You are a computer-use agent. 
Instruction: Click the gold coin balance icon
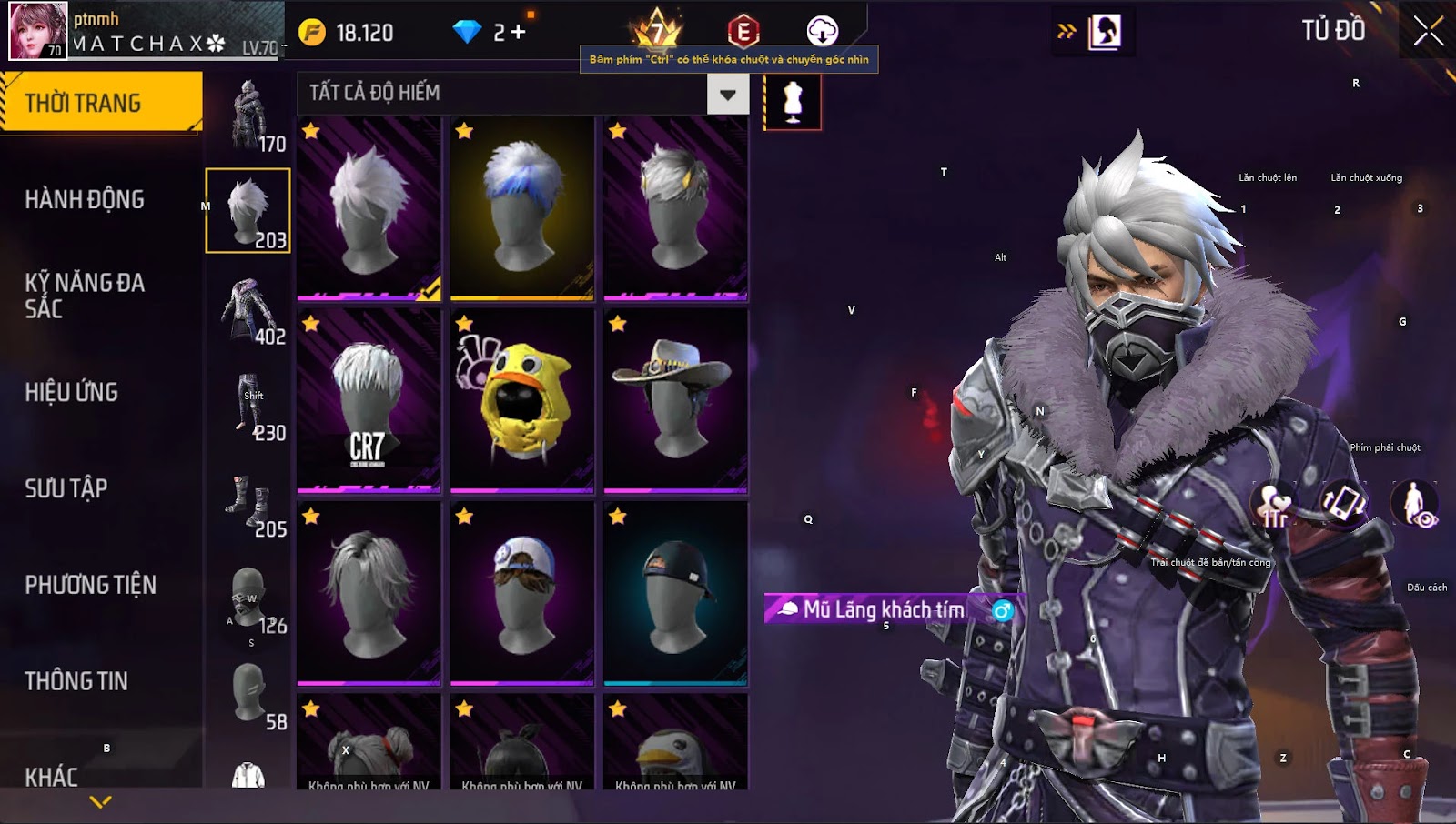pyautogui.click(x=312, y=33)
